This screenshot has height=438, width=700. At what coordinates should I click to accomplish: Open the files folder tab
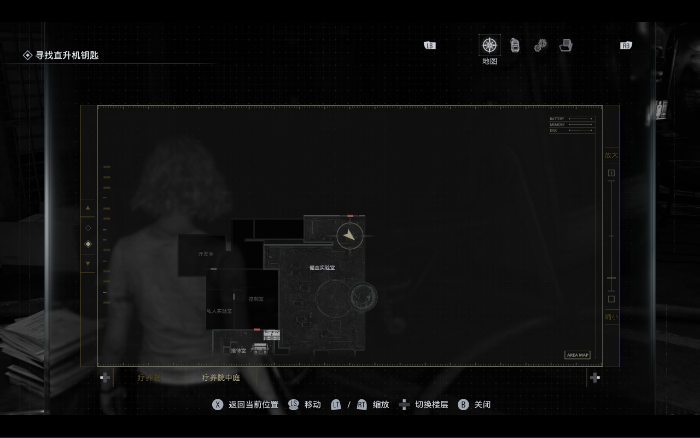point(565,45)
